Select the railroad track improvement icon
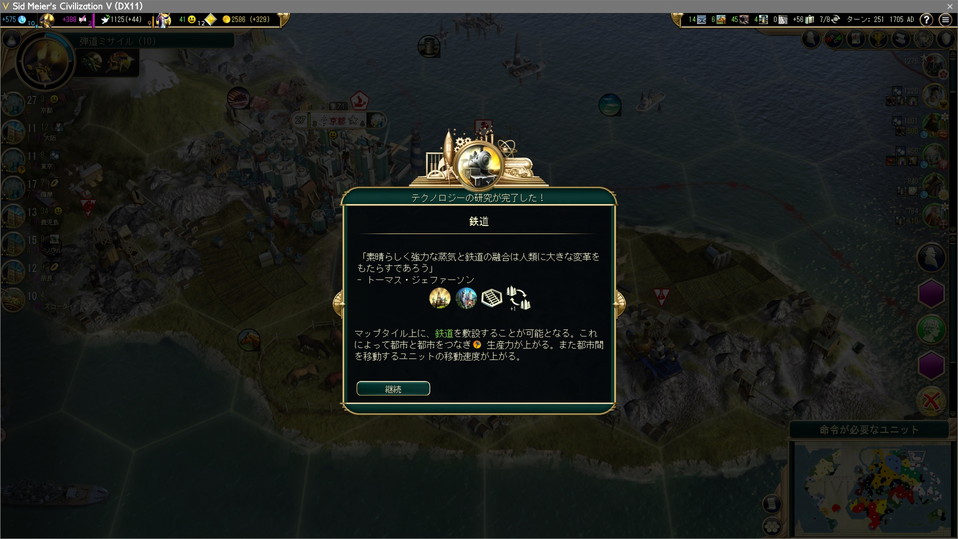This screenshot has width=958, height=539. coord(491,298)
